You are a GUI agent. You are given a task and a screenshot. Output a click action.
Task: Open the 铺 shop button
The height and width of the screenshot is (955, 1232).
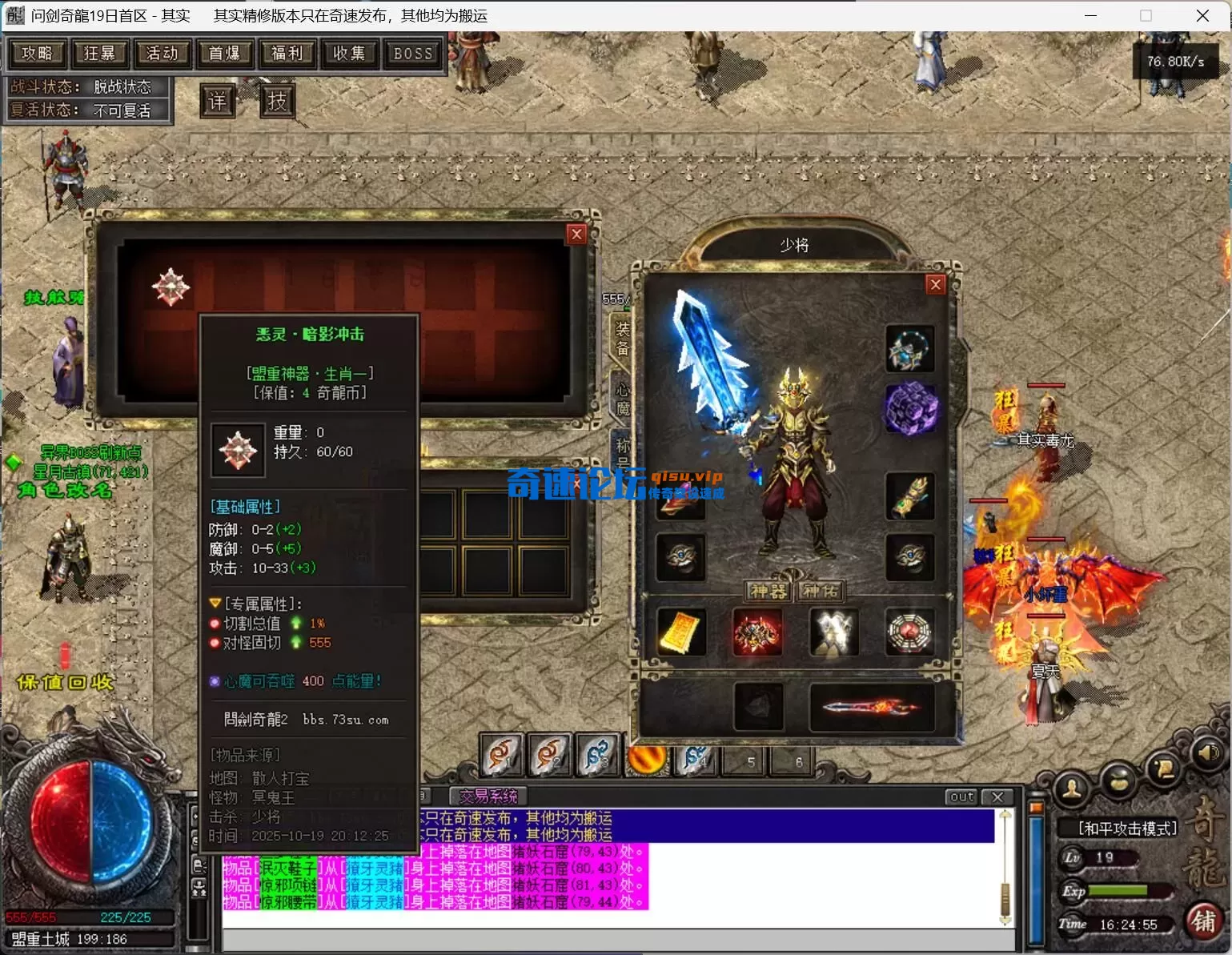pyautogui.click(x=1203, y=921)
